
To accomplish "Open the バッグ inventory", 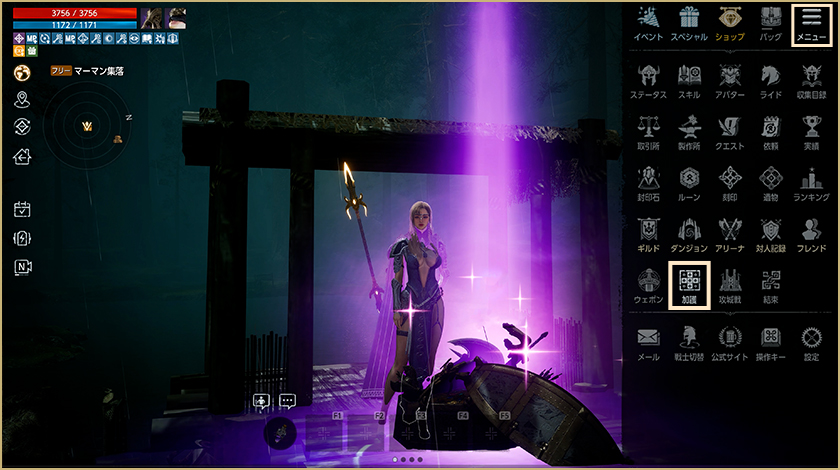I will 770,23.
